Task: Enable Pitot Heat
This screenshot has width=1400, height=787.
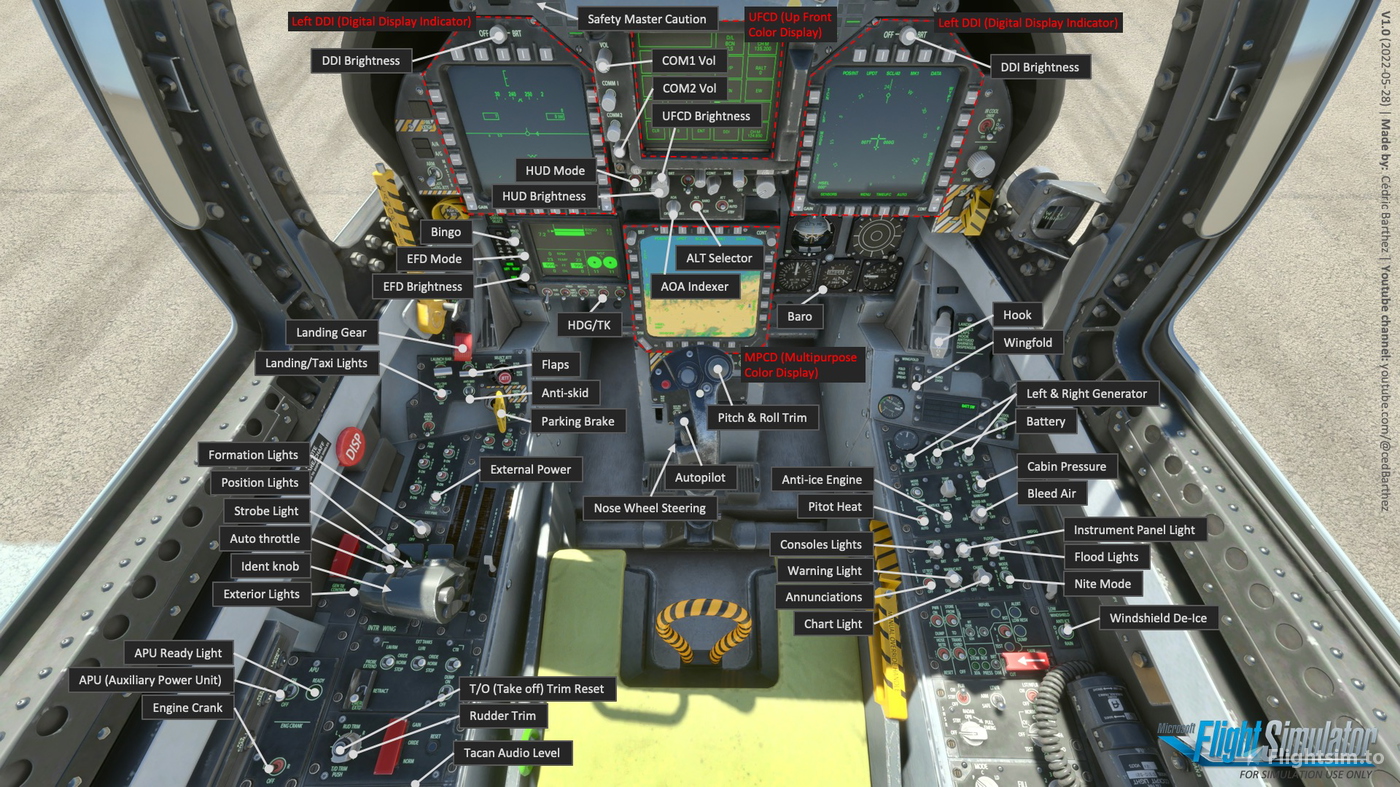Action: (923, 521)
